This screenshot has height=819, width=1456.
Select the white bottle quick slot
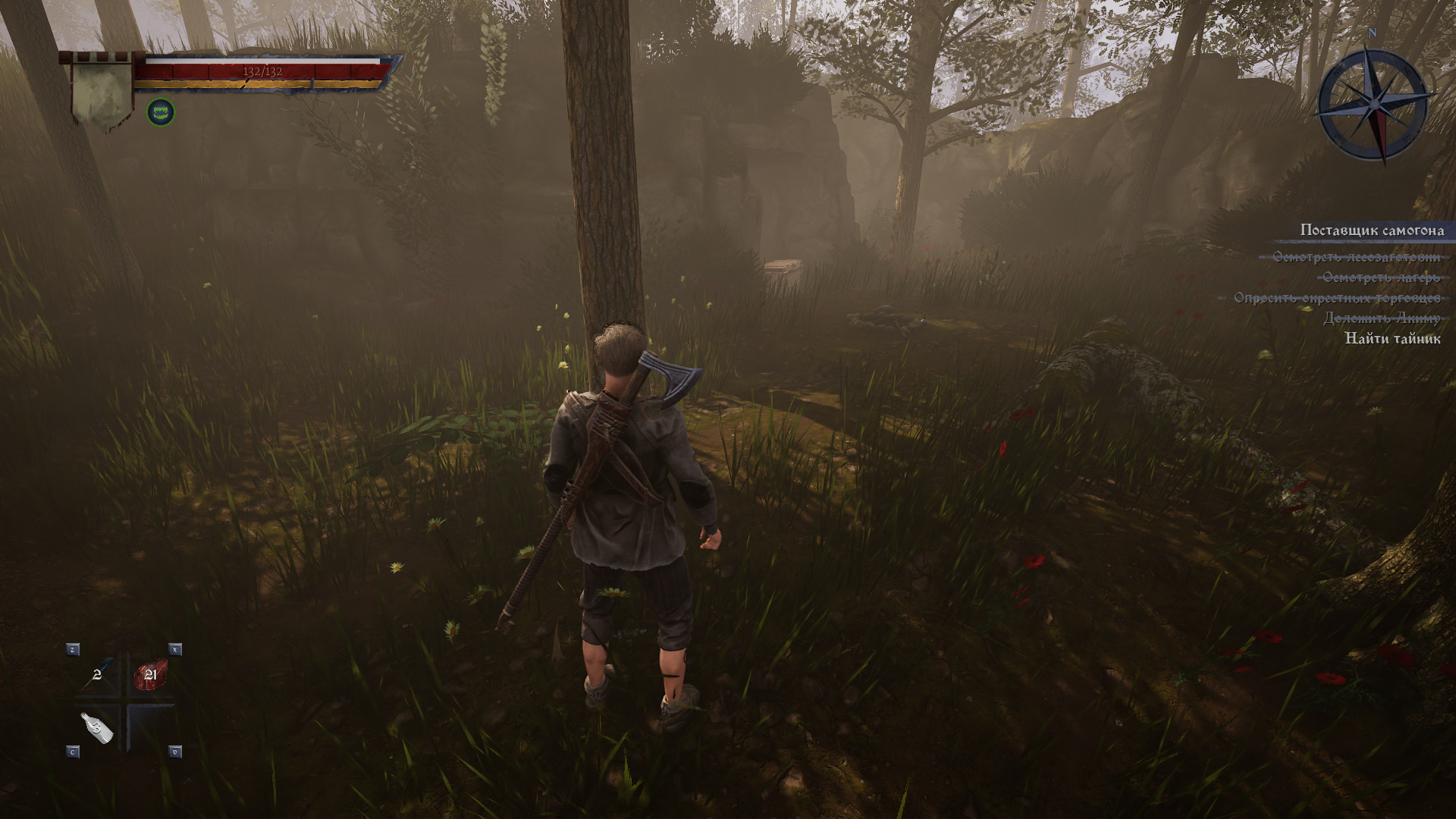click(99, 728)
